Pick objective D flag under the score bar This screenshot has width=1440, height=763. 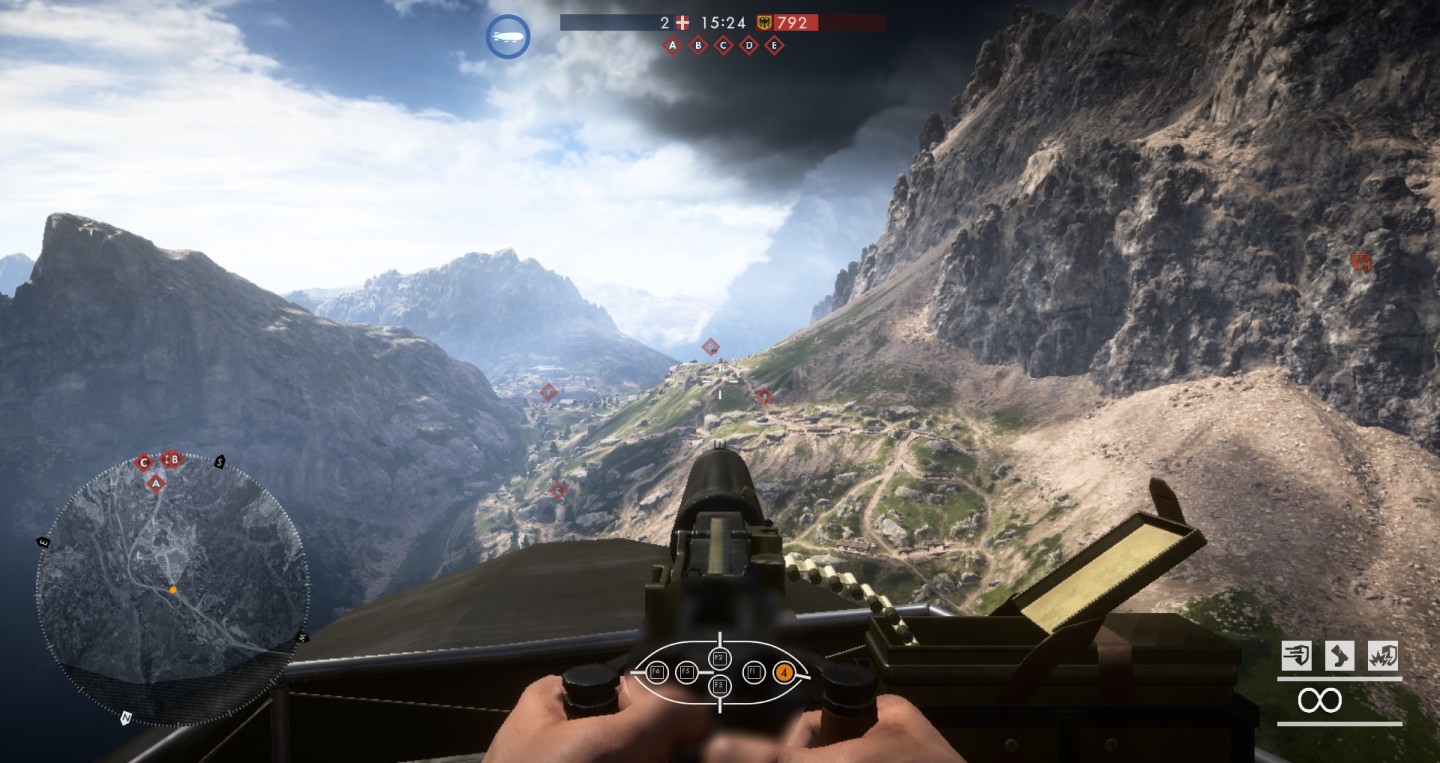point(748,46)
